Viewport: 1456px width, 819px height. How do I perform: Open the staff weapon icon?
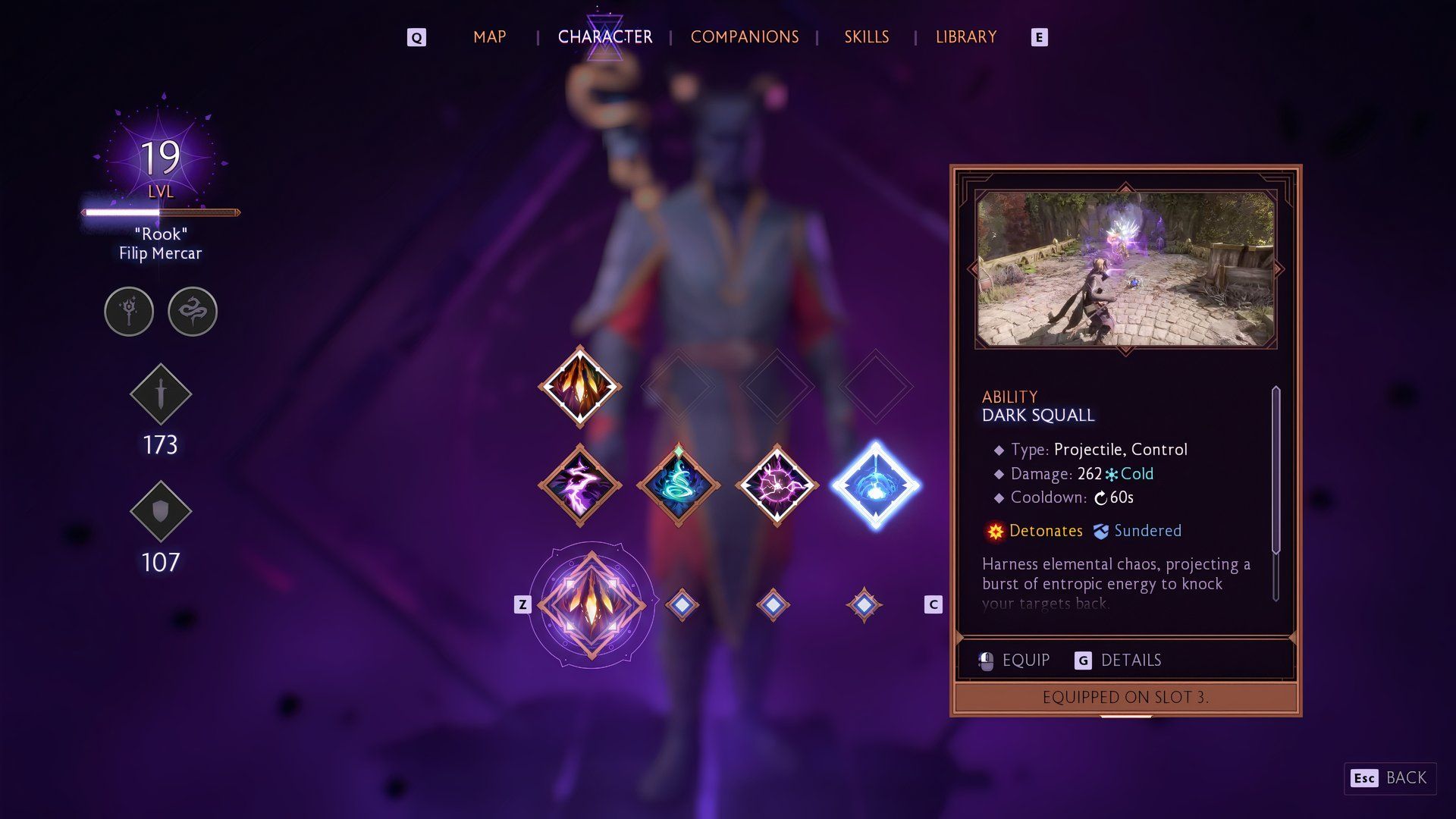(x=129, y=311)
